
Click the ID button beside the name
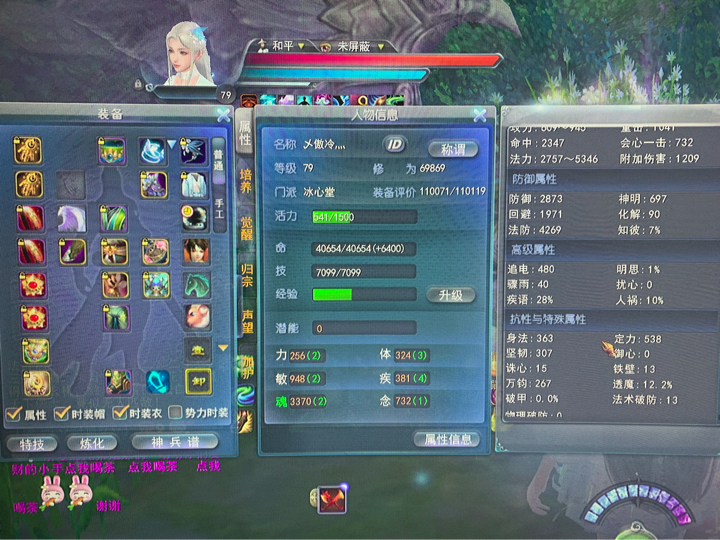coord(395,144)
